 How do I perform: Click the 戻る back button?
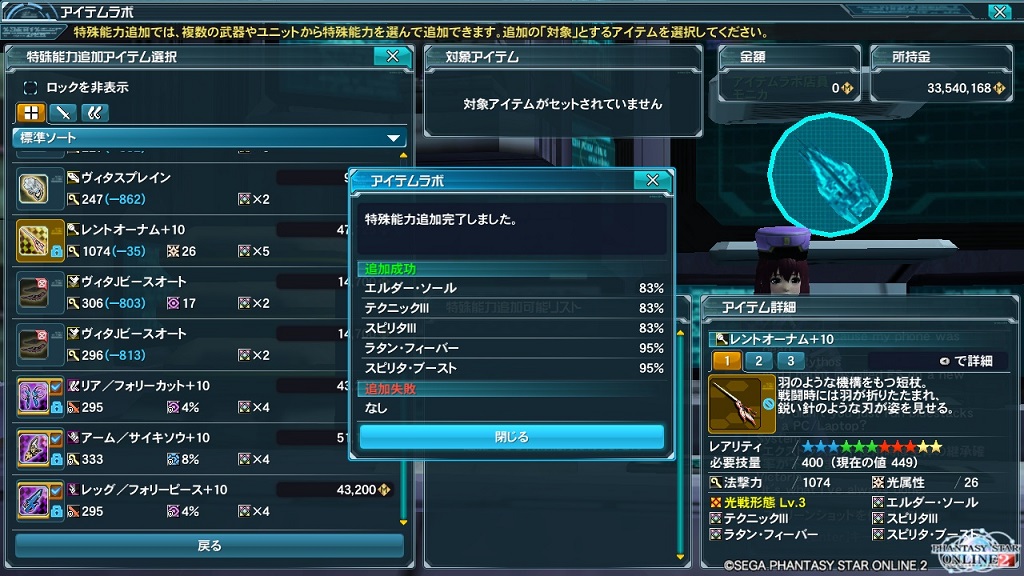click(x=209, y=546)
